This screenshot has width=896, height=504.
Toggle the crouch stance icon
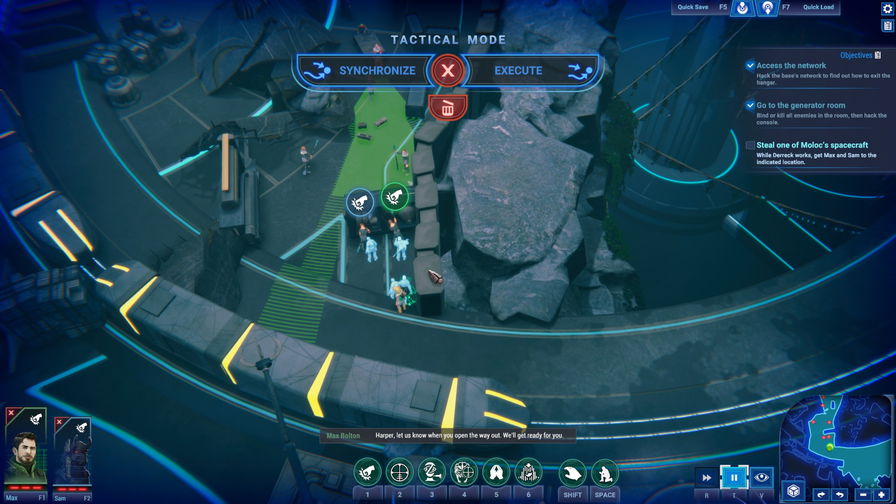604,472
